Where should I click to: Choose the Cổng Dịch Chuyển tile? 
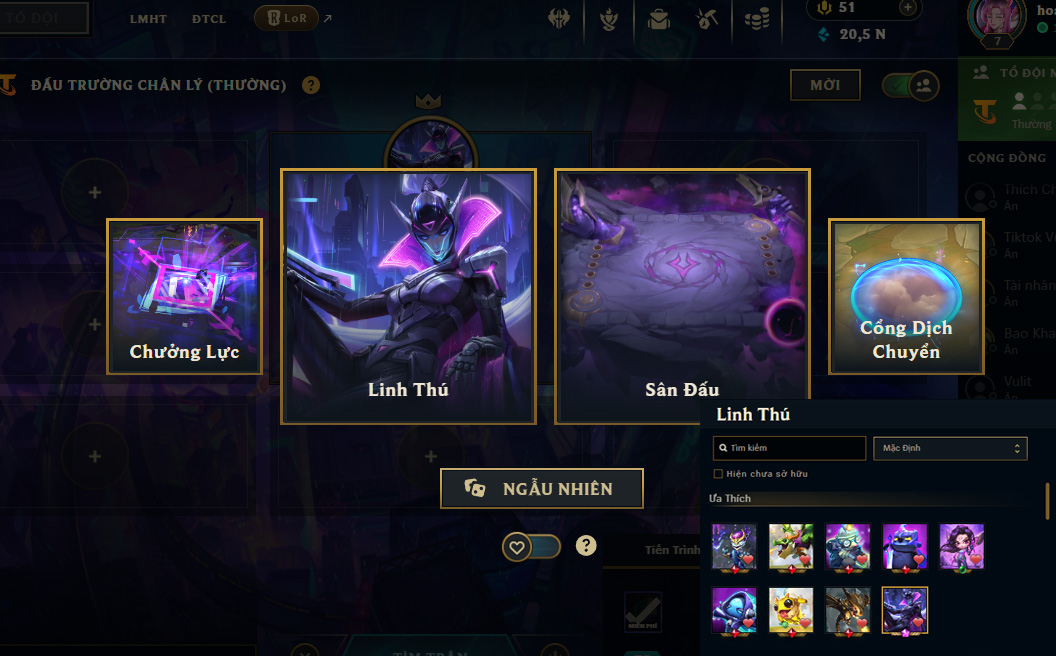pos(906,297)
